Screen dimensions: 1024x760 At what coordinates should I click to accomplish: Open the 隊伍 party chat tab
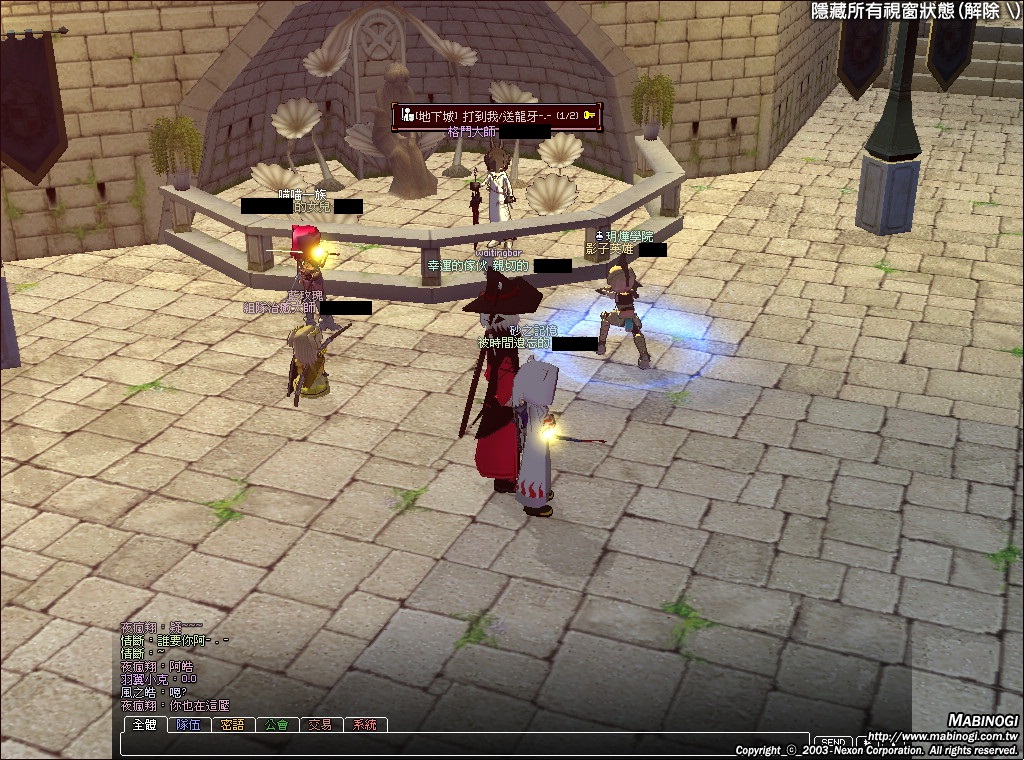(189, 725)
